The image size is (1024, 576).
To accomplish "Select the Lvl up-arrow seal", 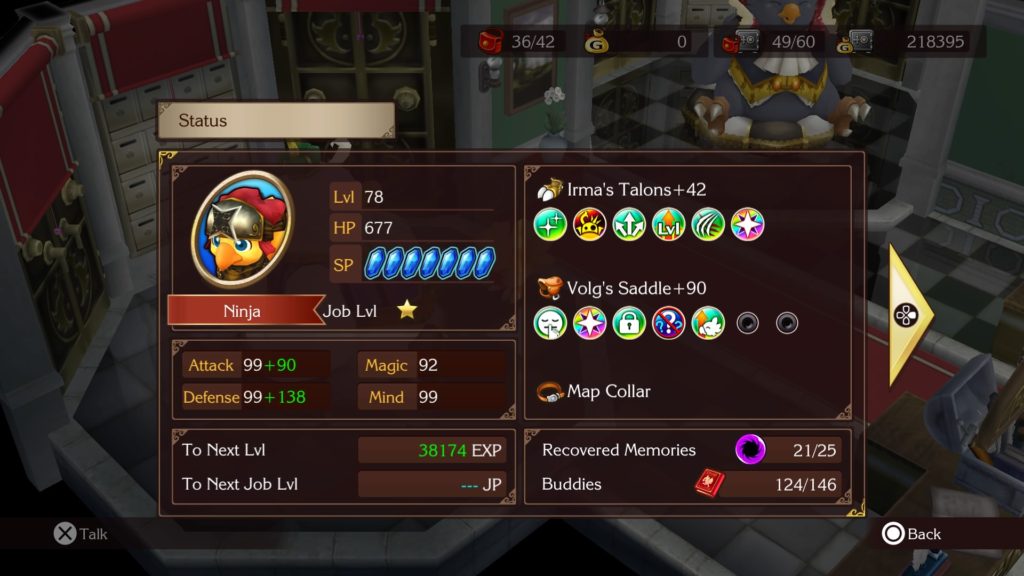I will 668,225.
